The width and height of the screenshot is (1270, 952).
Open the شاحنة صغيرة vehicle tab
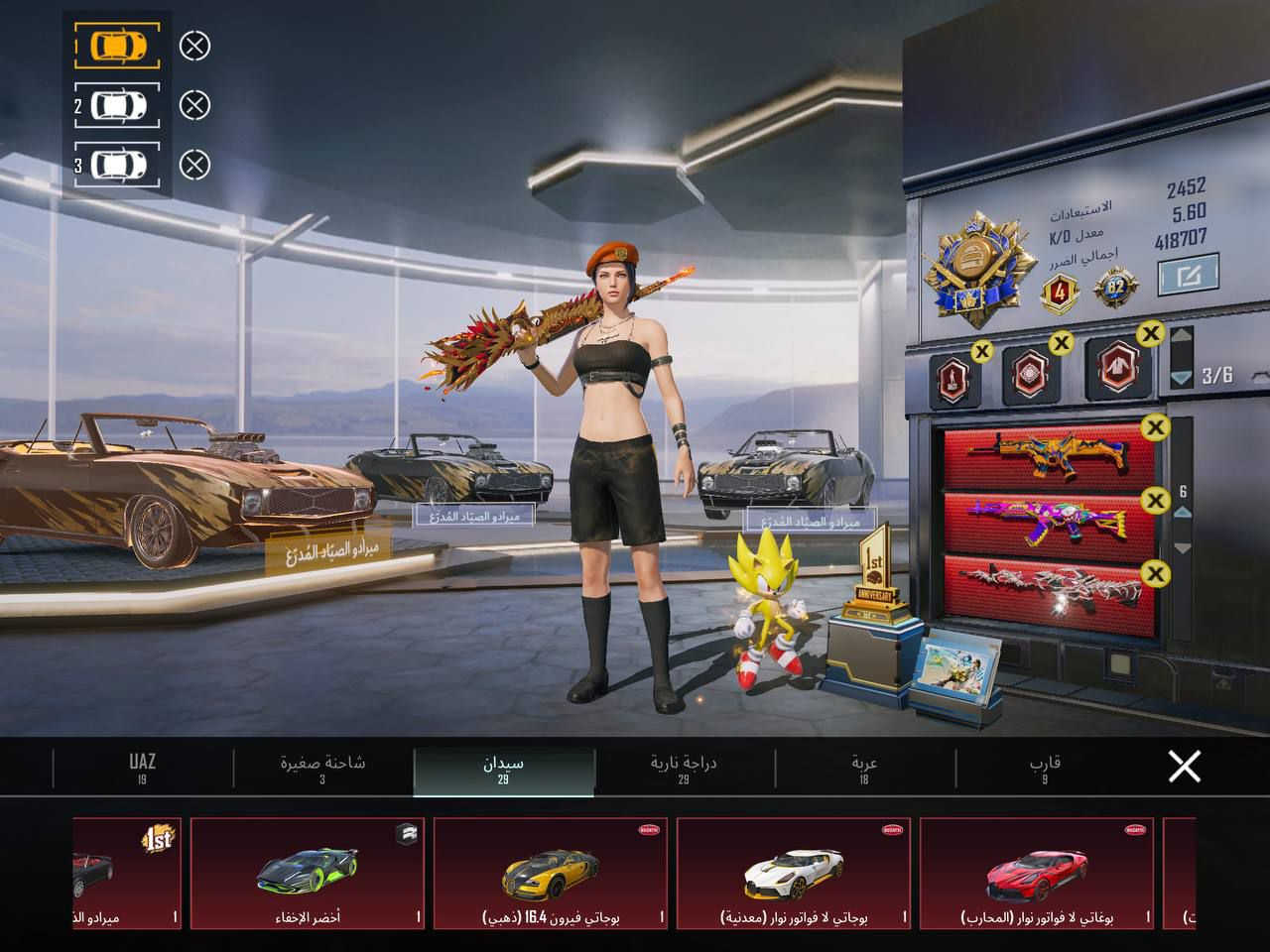pyautogui.click(x=322, y=768)
